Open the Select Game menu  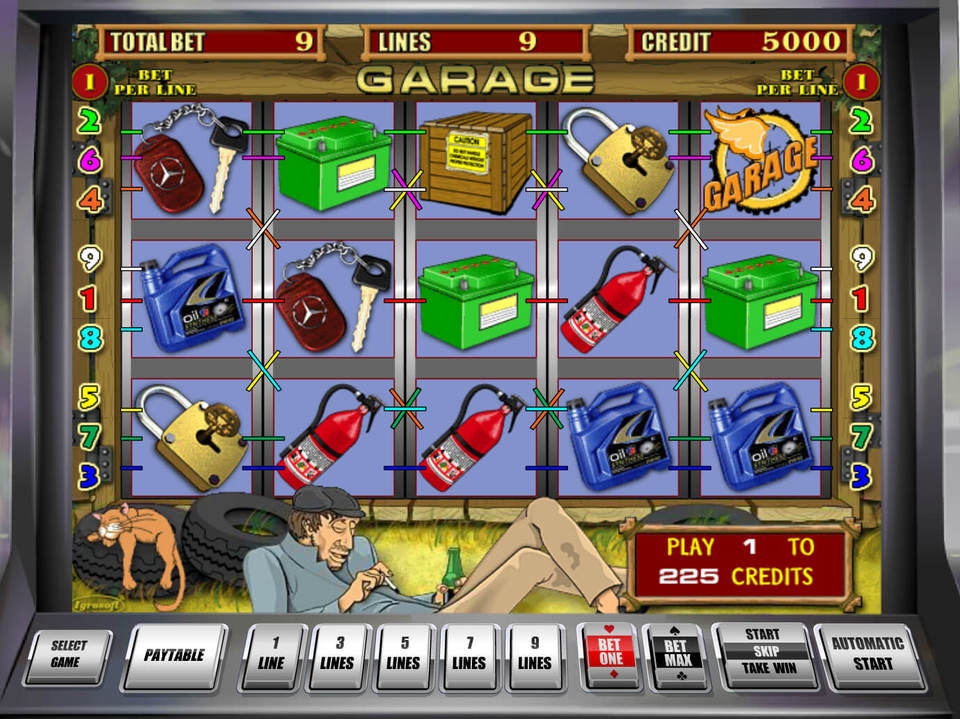68,656
